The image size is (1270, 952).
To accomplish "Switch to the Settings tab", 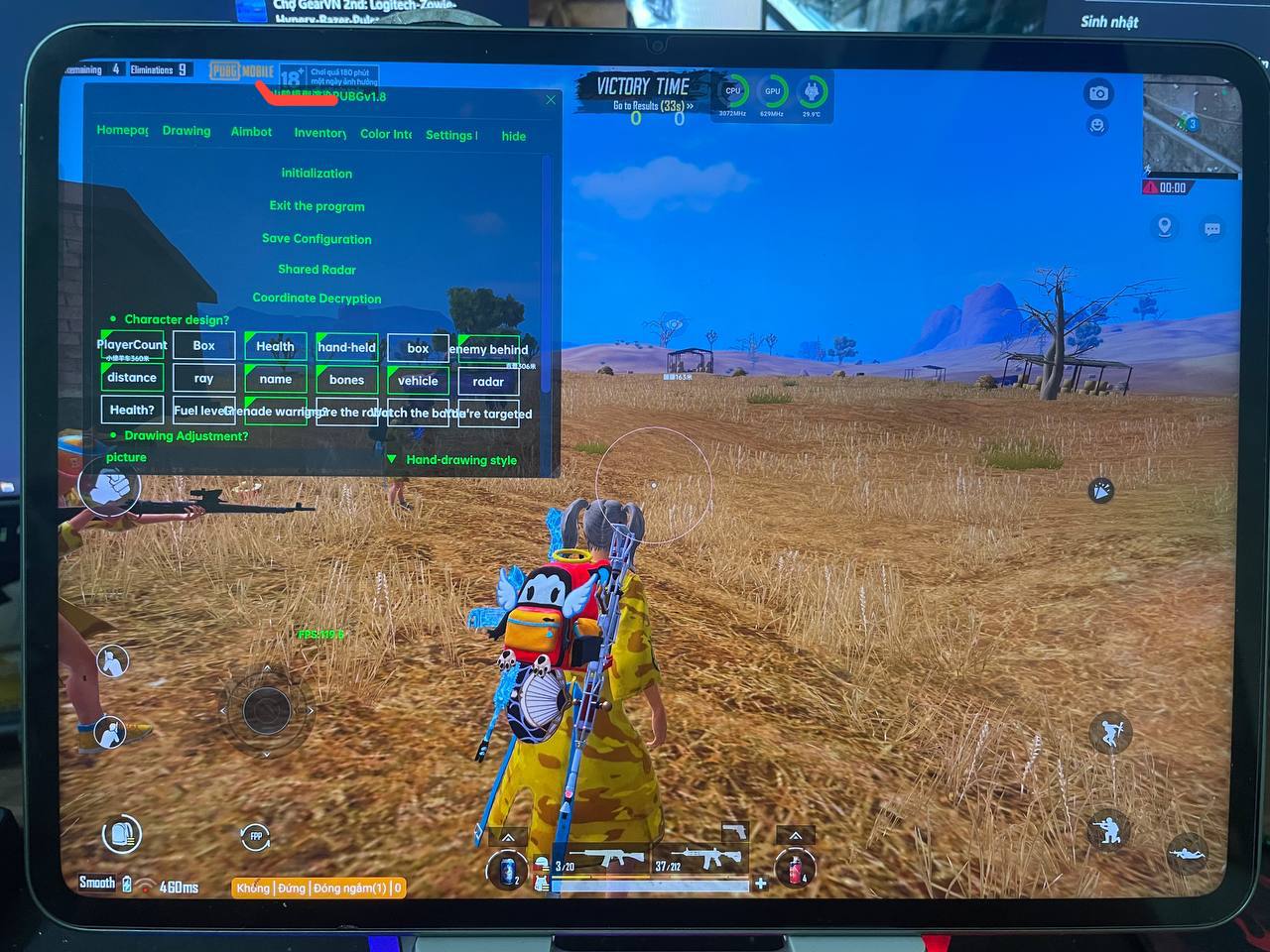I will (x=451, y=135).
